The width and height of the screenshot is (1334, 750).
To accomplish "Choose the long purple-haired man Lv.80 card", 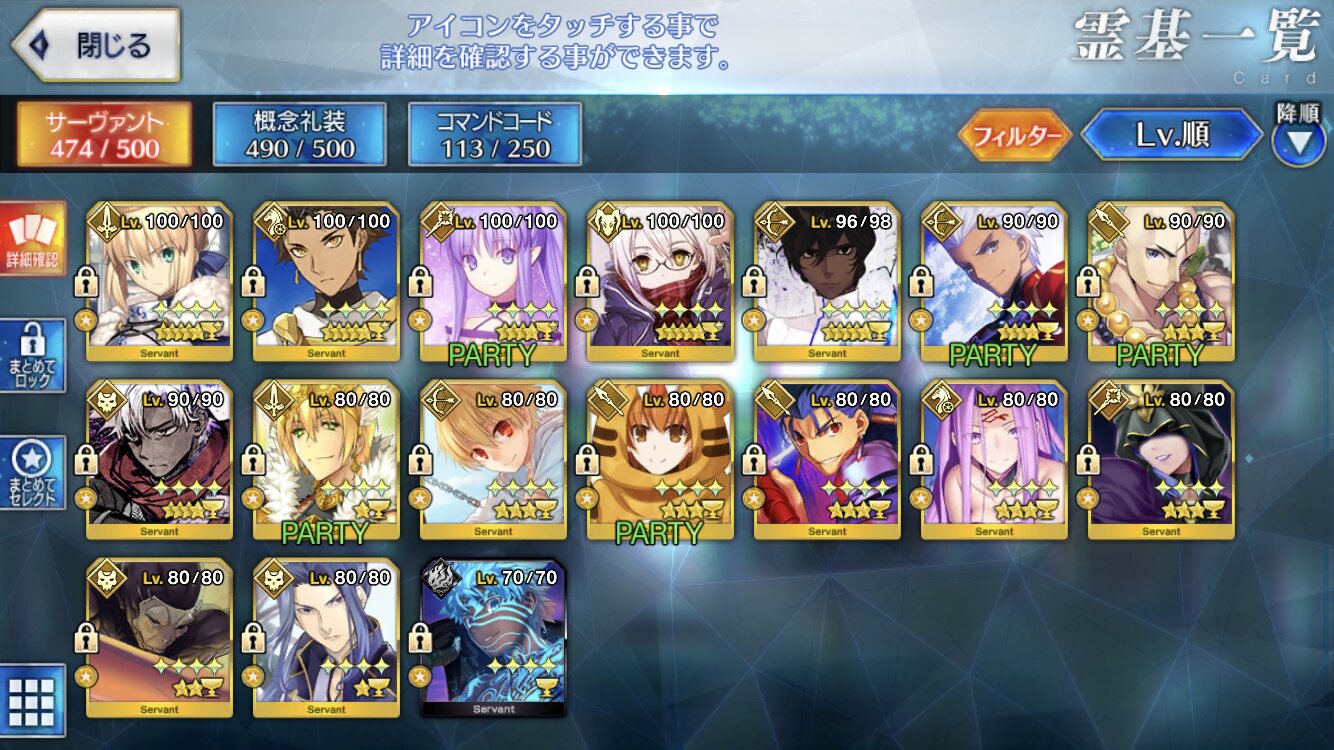I will coord(327,638).
